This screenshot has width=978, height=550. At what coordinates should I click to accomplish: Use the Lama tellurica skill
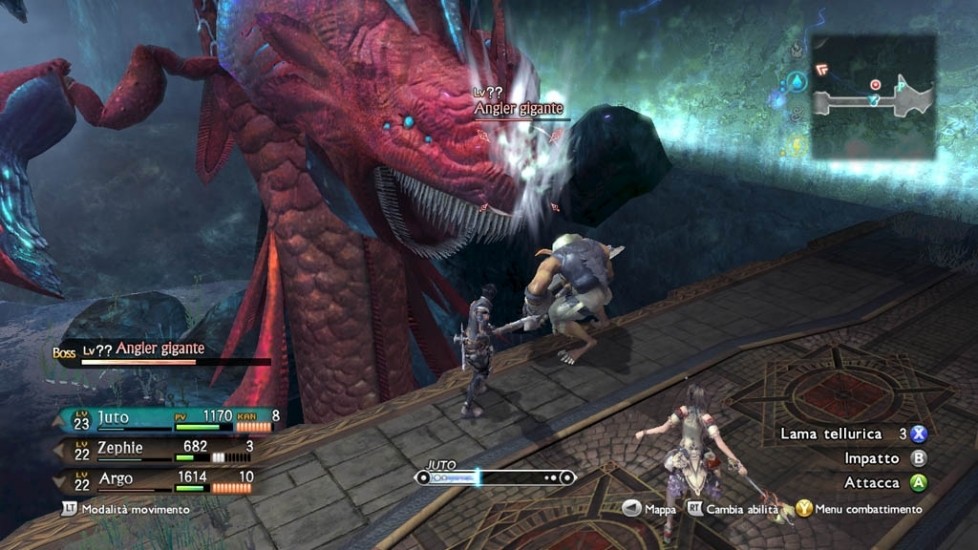point(918,434)
